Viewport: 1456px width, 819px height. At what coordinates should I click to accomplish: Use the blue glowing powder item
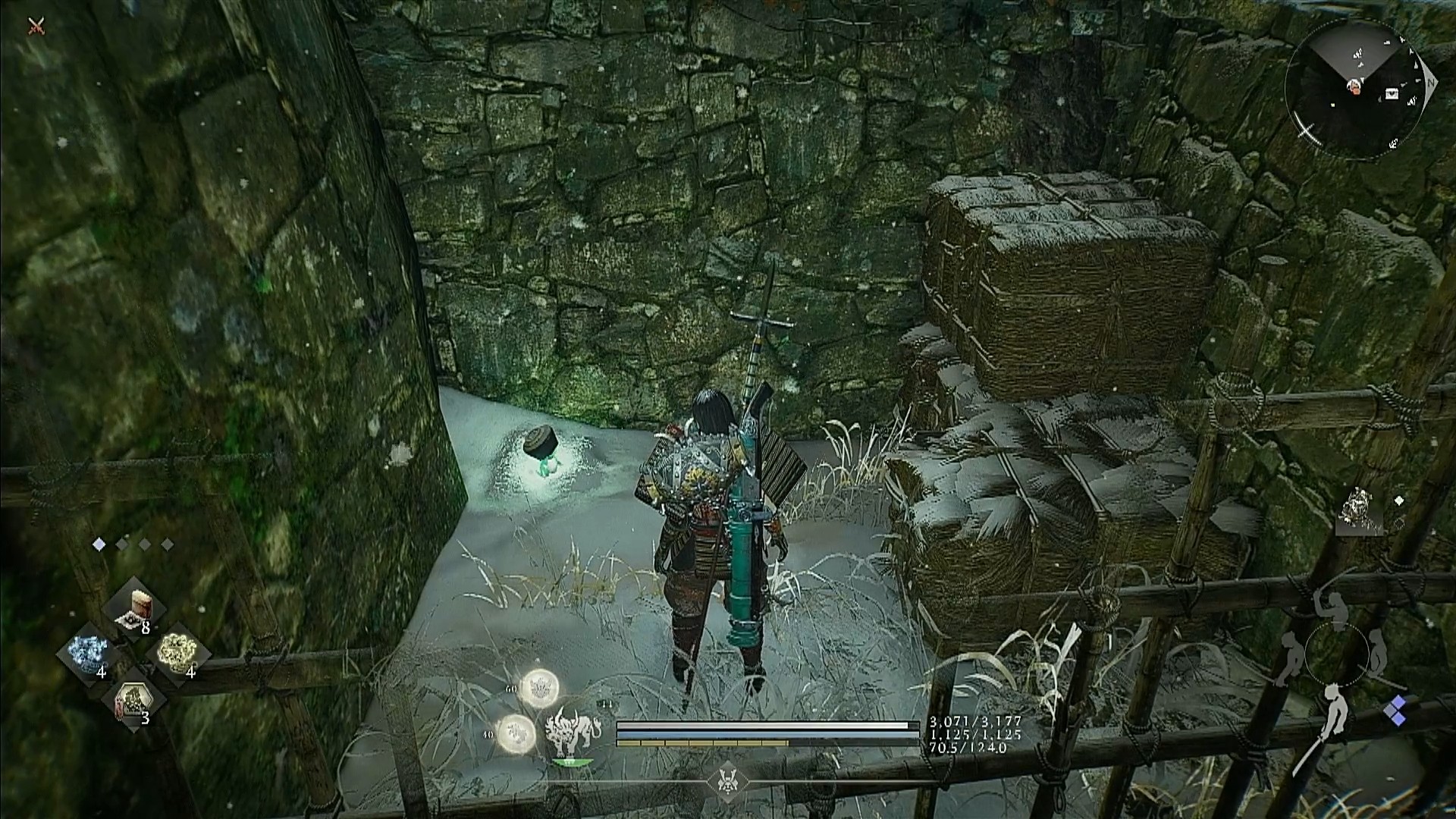[87, 652]
